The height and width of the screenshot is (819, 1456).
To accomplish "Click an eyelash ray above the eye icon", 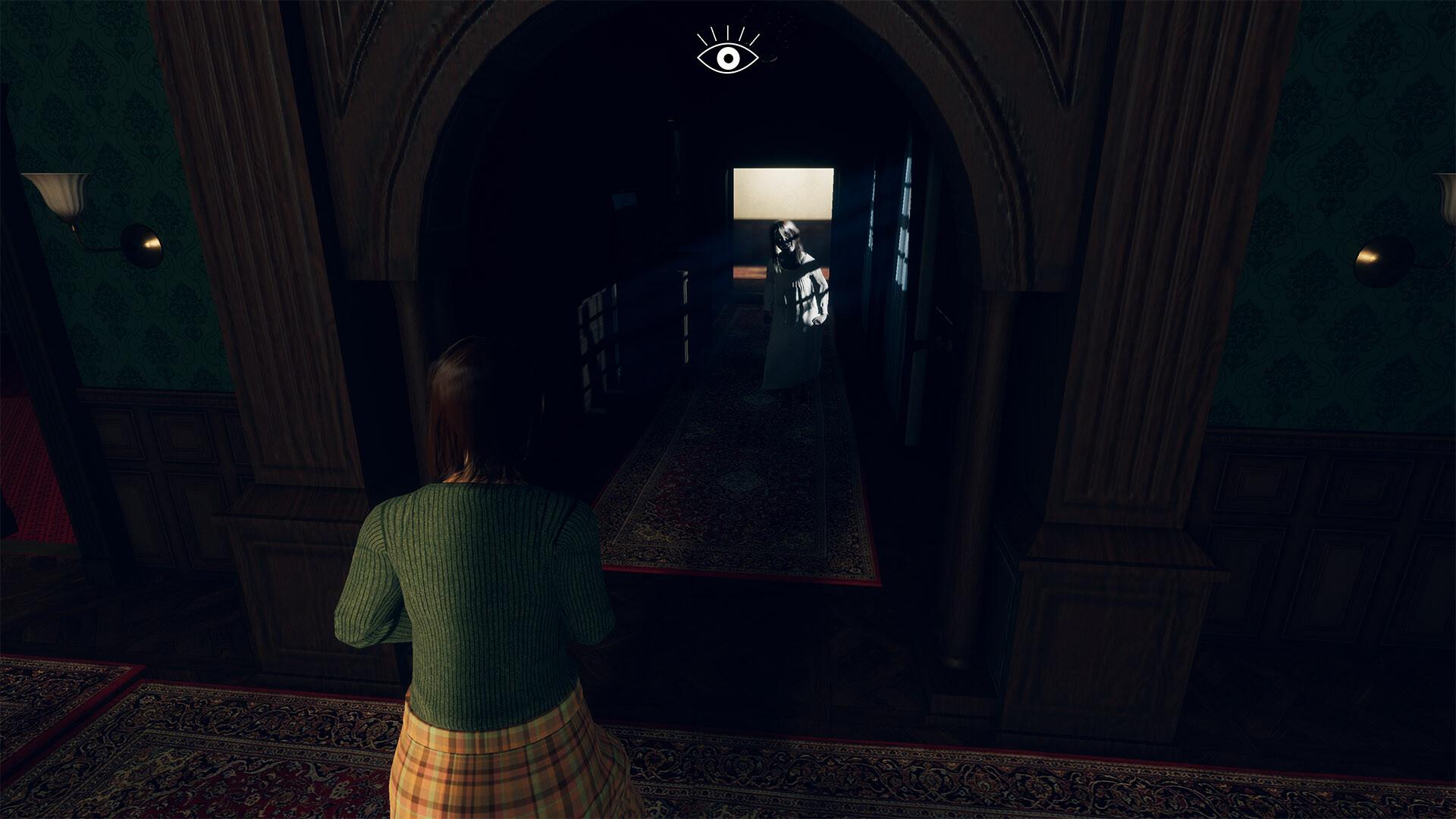I will tap(726, 32).
